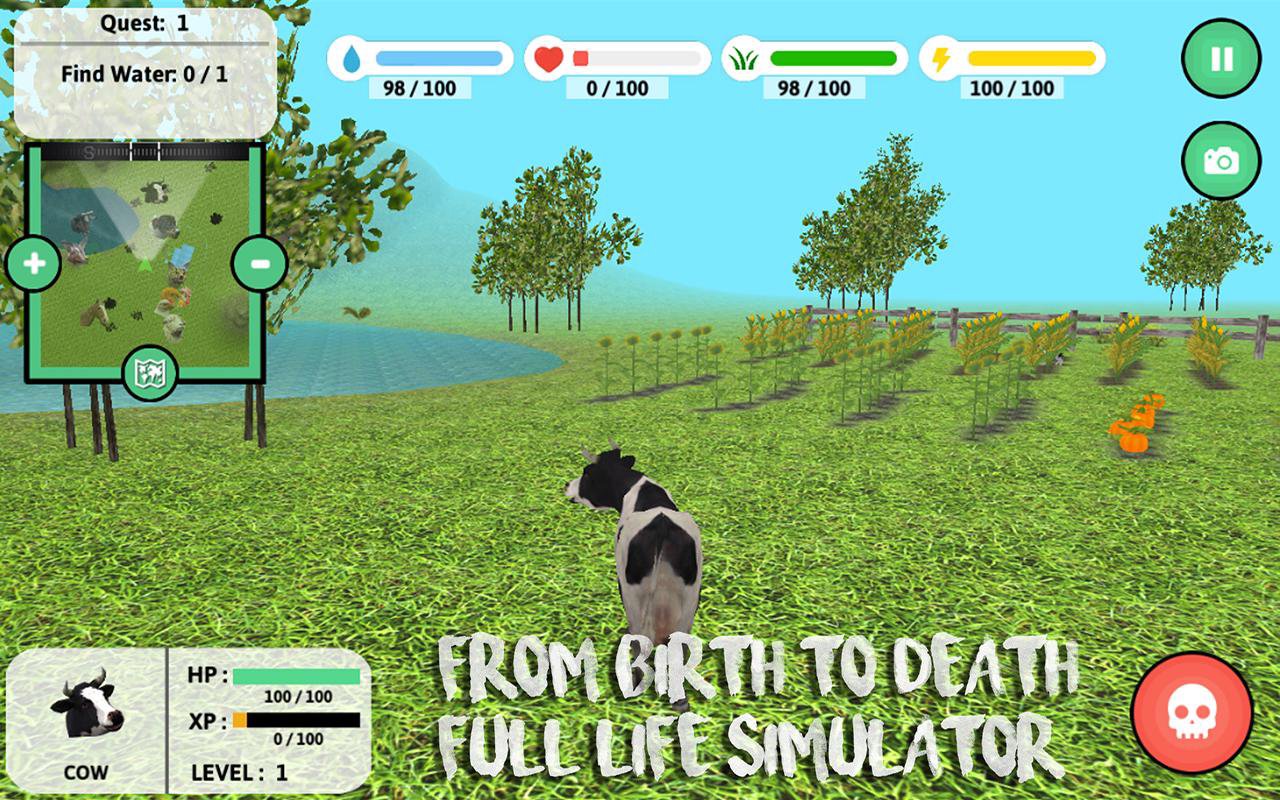The width and height of the screenshot is (1280, 800).
Task: Select the player arrow on the minimap
Action: [x=145, y=265]
